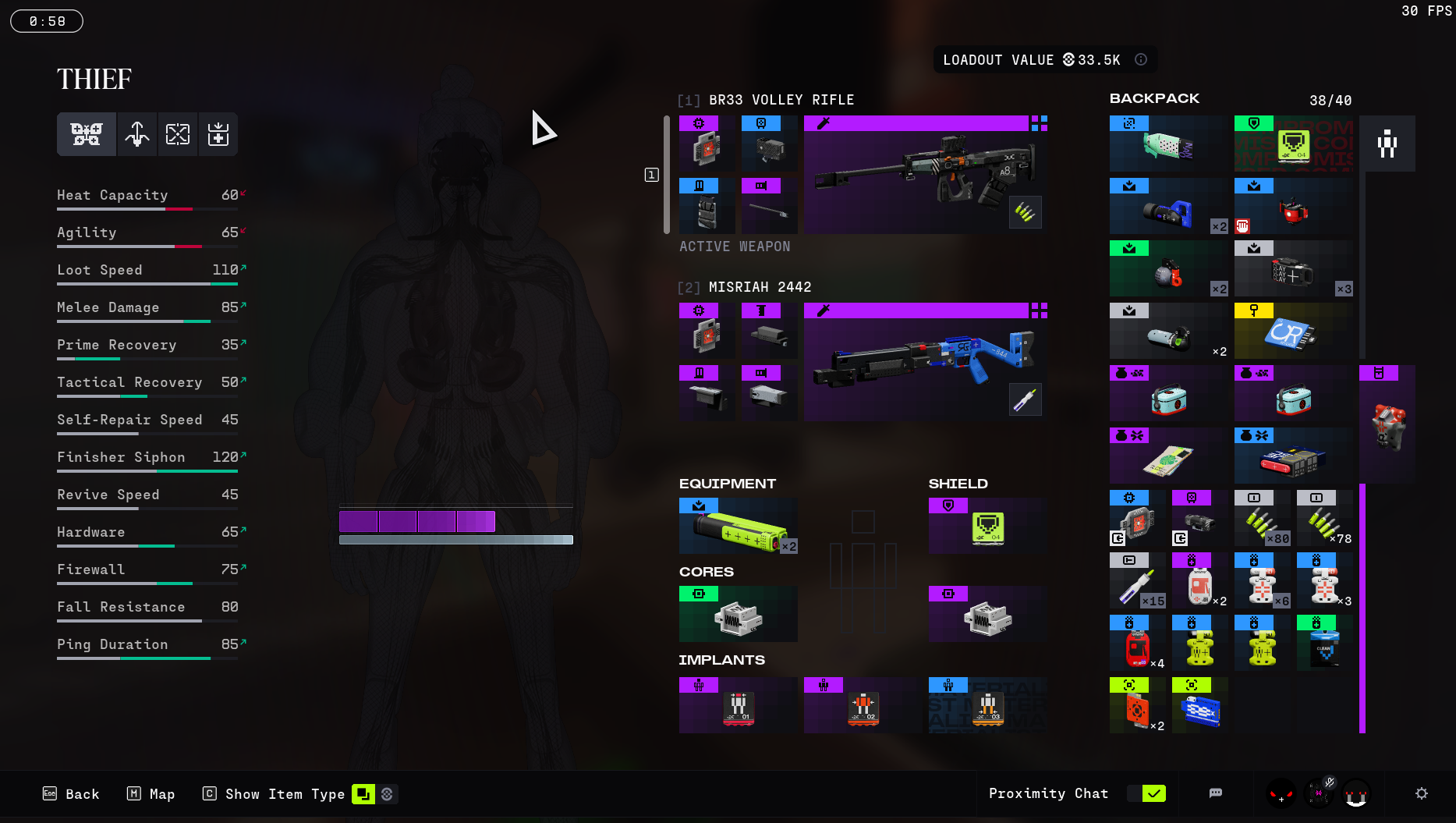This screenshot has width=1456, height=823.
Task: Select the equipped shield slot
Action: 987,527
